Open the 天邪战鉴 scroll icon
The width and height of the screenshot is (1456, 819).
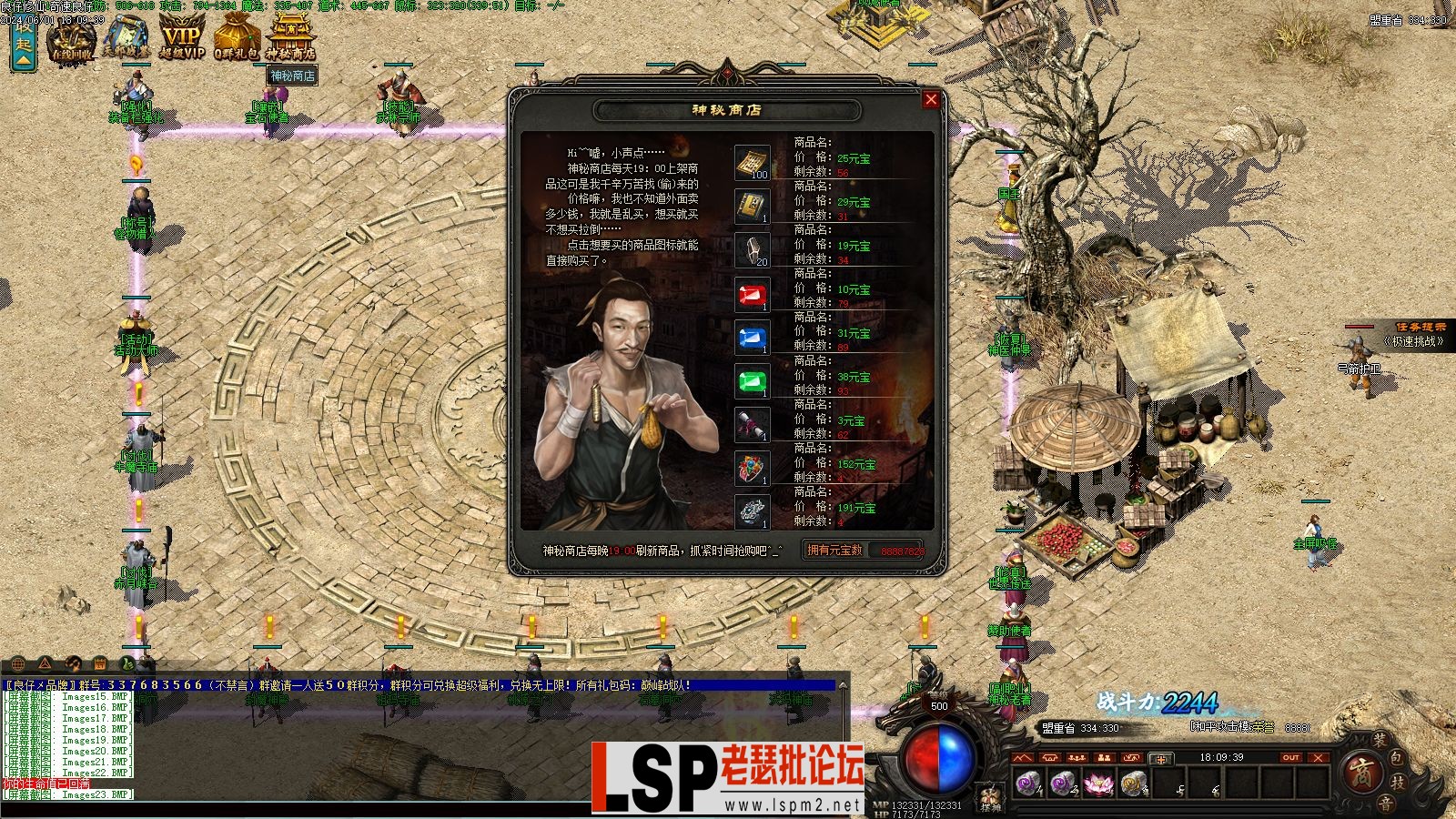point(126,38)
